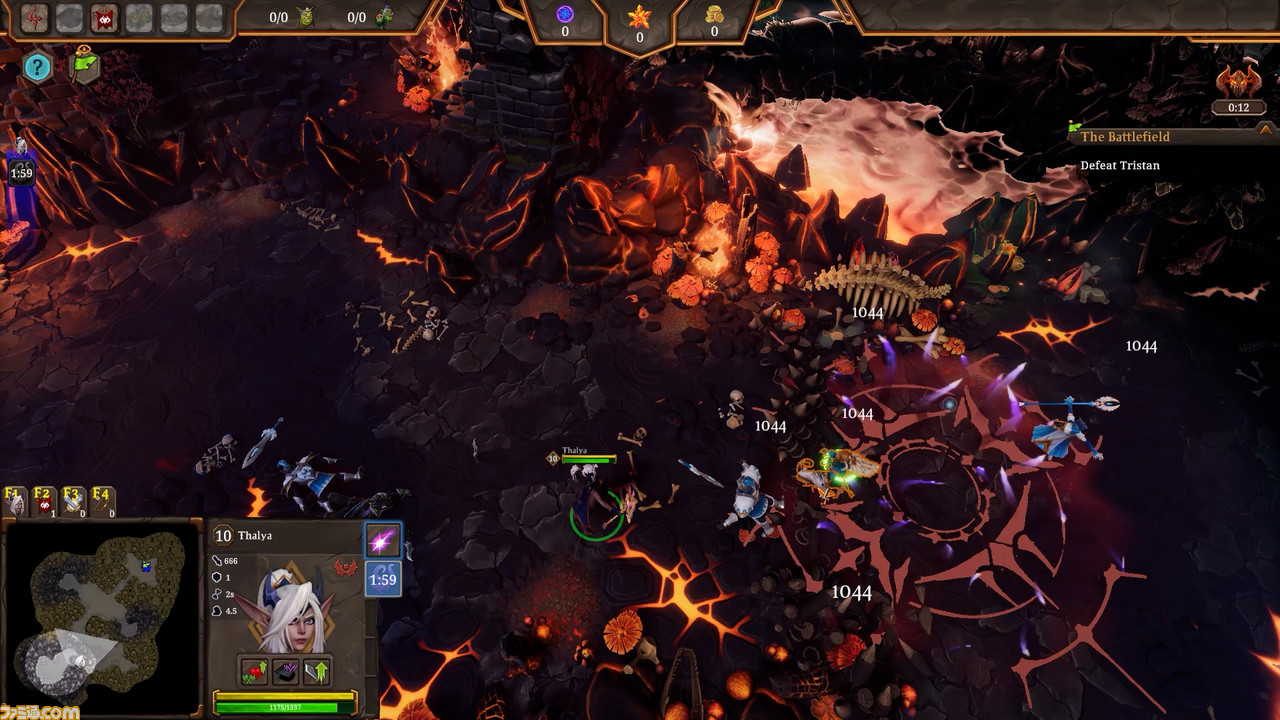Select the F1 Thalya hero group
Viewport: 1280px width, 720px height.
15,501
